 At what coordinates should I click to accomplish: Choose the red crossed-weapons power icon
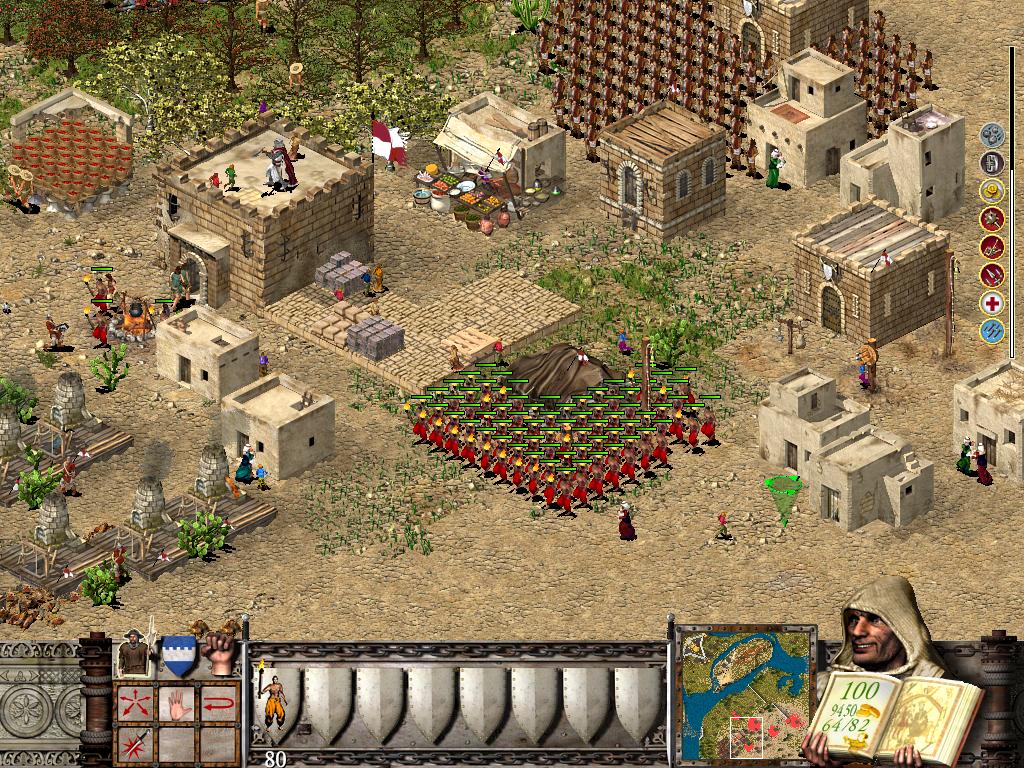(x=991, y=247)
